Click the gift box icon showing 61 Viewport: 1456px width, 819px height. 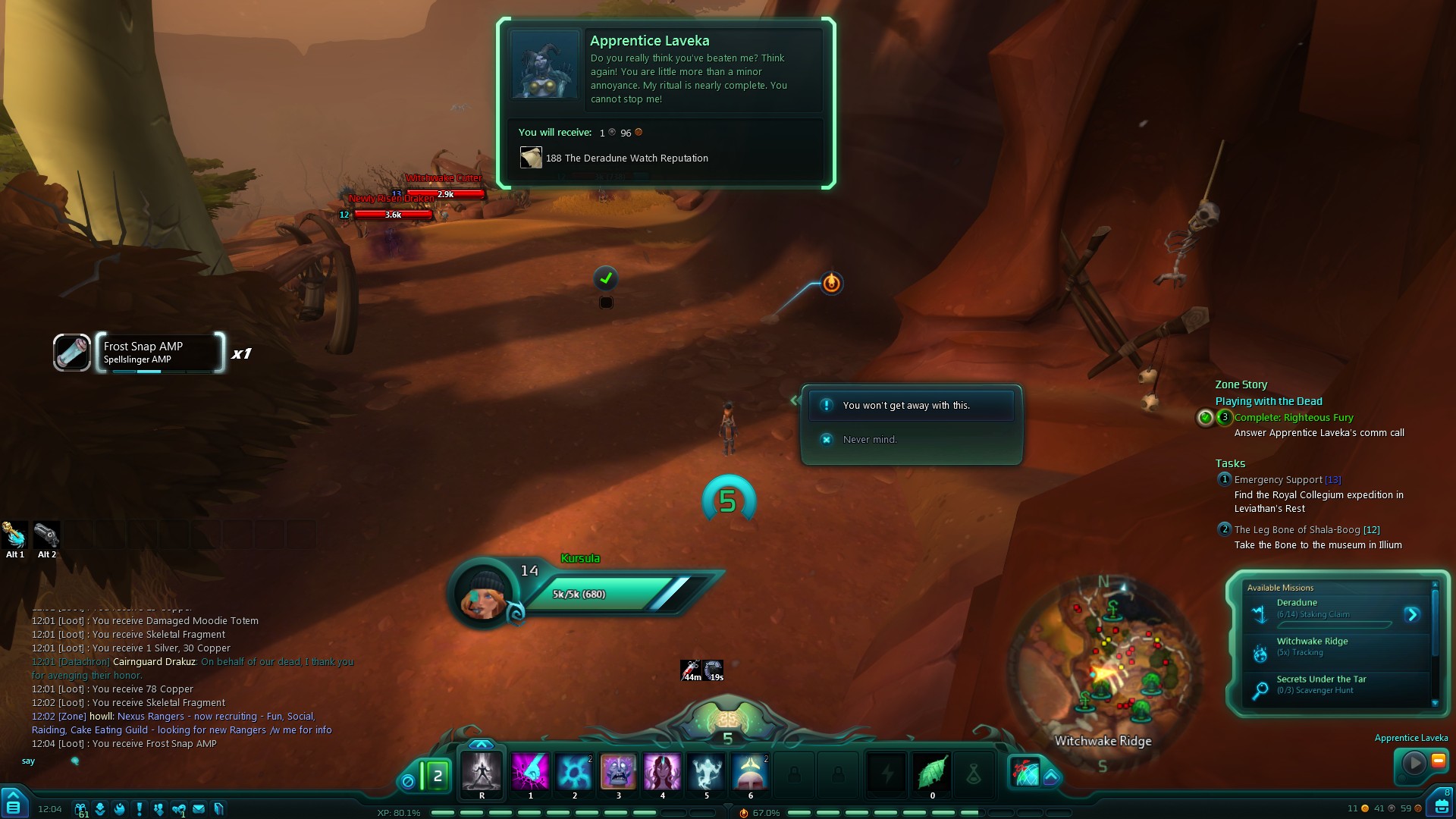tap(80, 809)
